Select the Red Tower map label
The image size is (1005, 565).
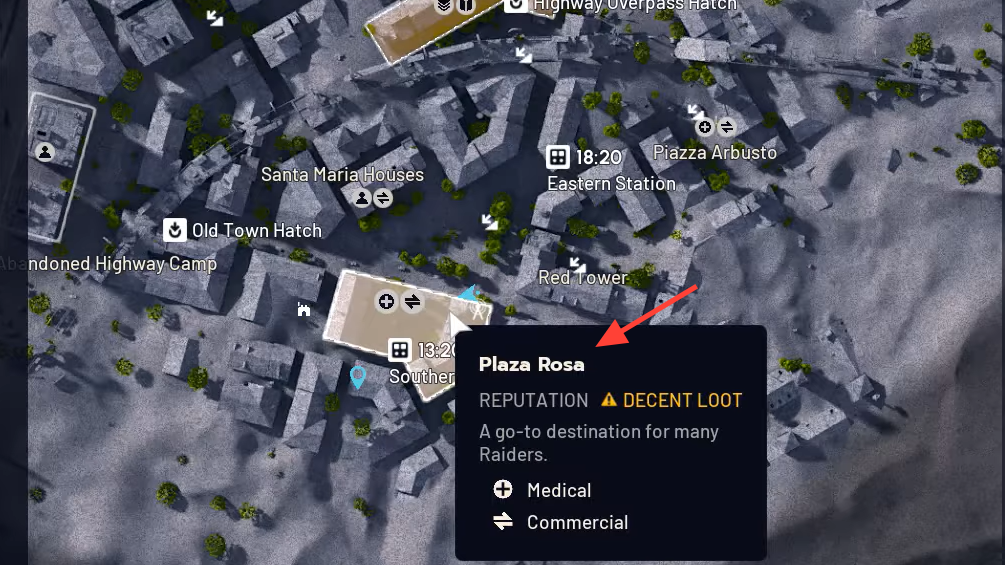pyautogui.click(x=583, y=278)
